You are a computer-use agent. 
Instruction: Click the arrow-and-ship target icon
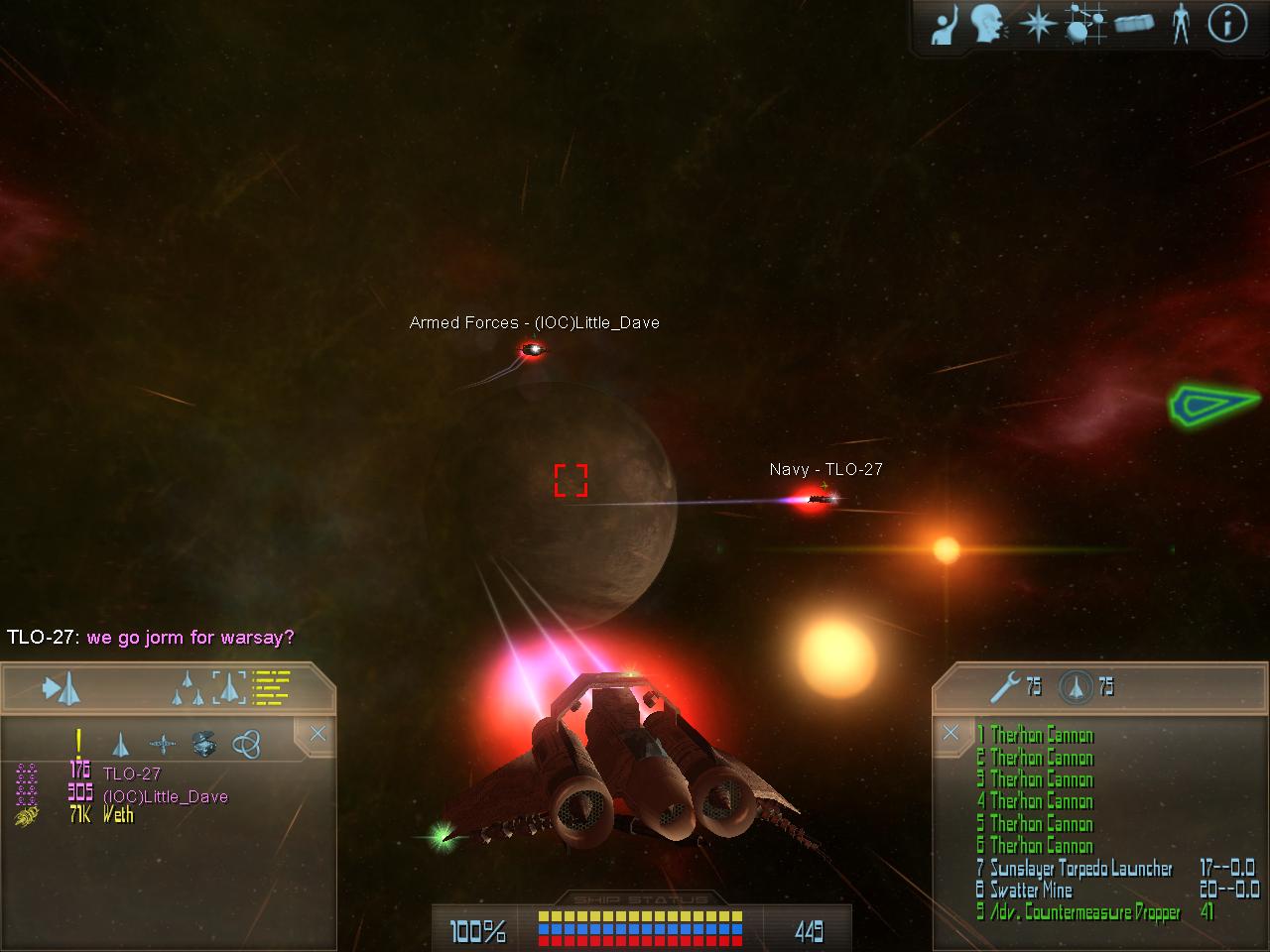coord(61,688)
